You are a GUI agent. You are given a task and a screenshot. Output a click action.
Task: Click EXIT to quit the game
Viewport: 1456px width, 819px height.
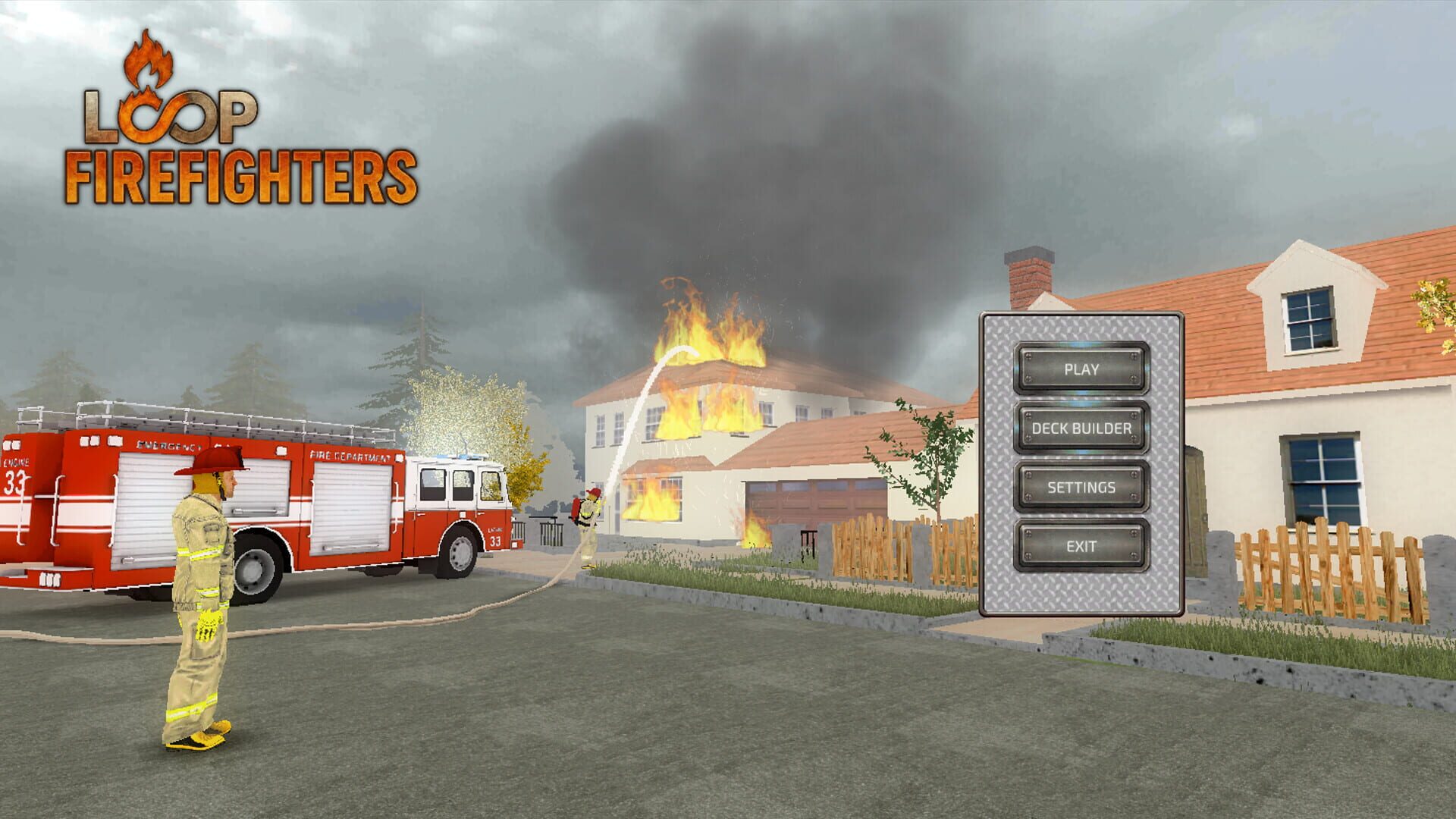(1081, 545)
